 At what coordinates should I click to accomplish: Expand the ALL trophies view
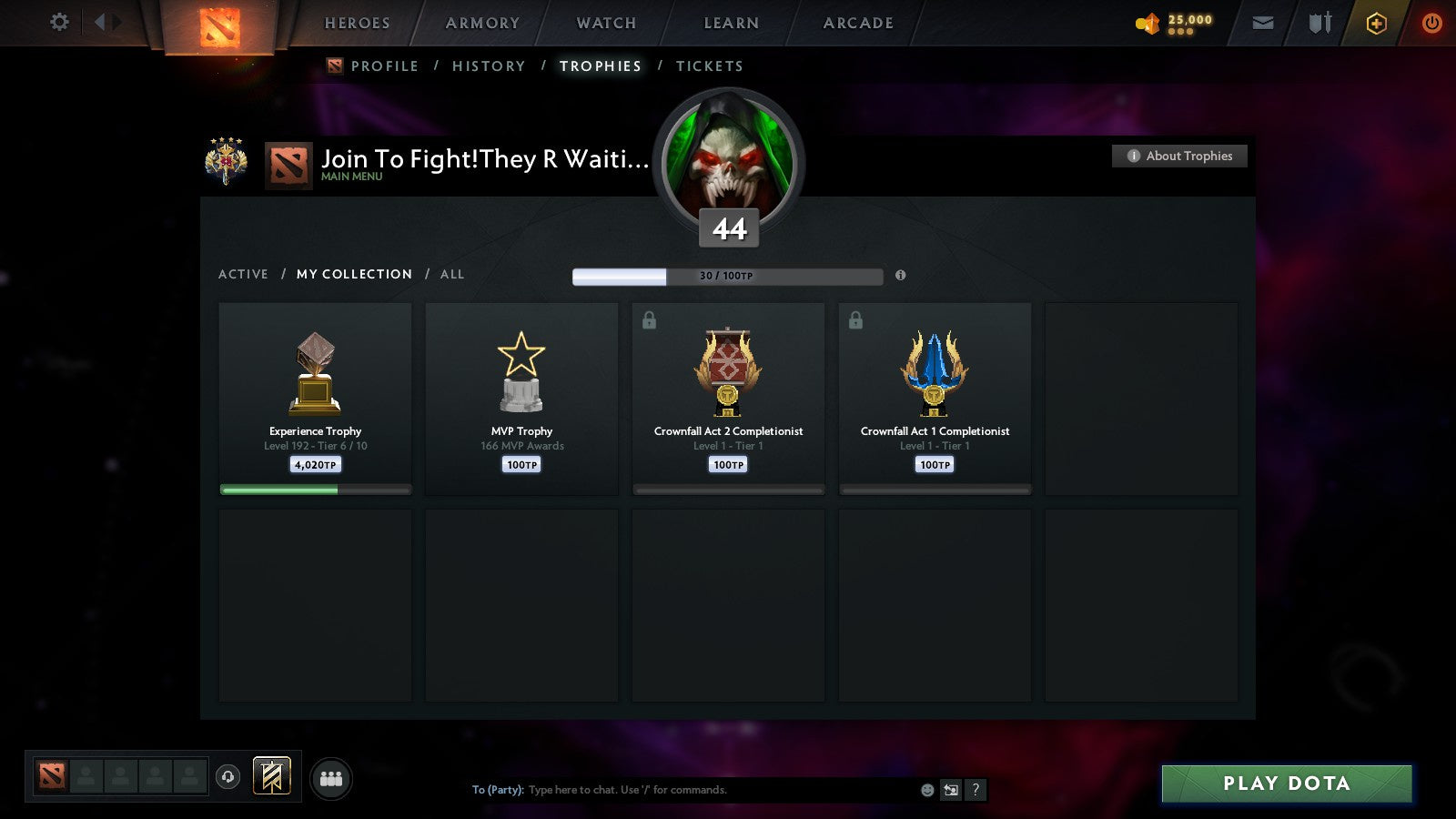[452, 274]
